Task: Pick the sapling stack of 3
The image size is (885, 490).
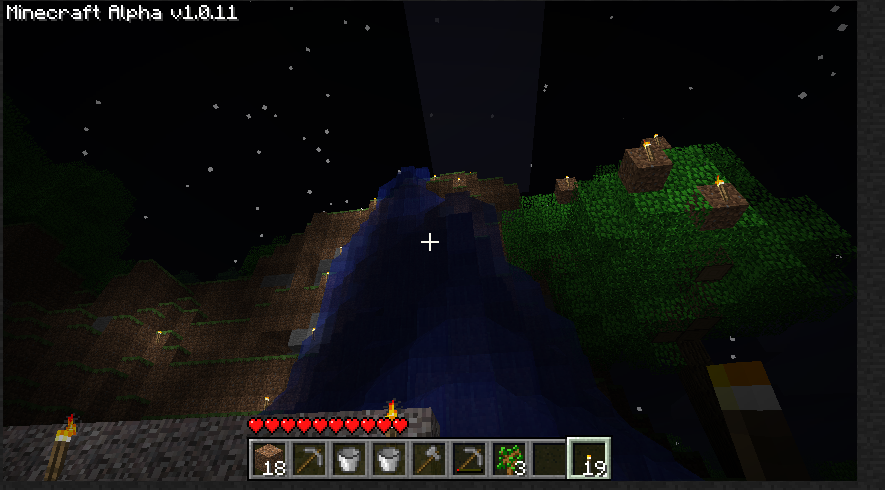Action: [509, 459]
